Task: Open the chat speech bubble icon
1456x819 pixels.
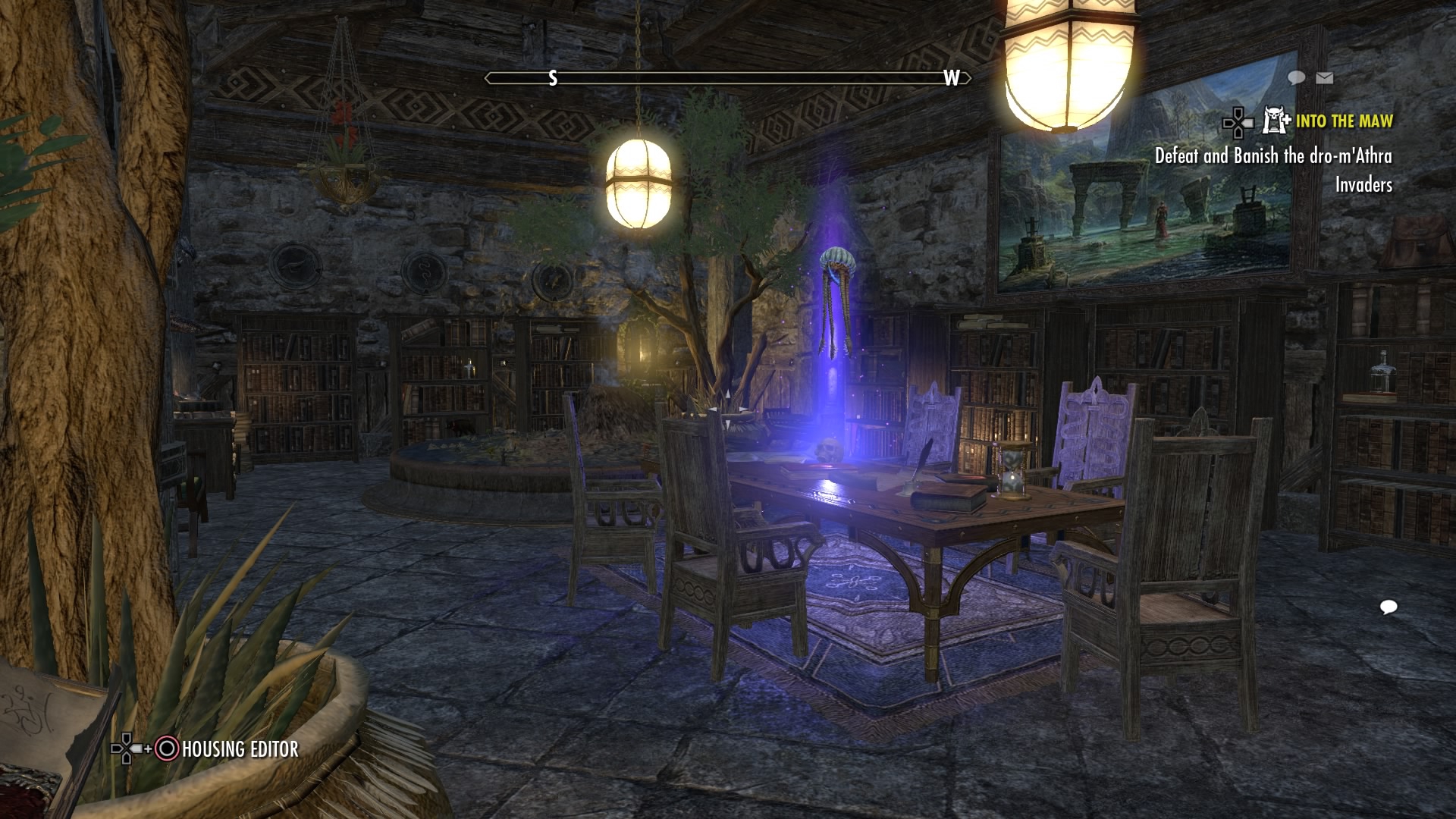Action: [x=1294, y=77]
